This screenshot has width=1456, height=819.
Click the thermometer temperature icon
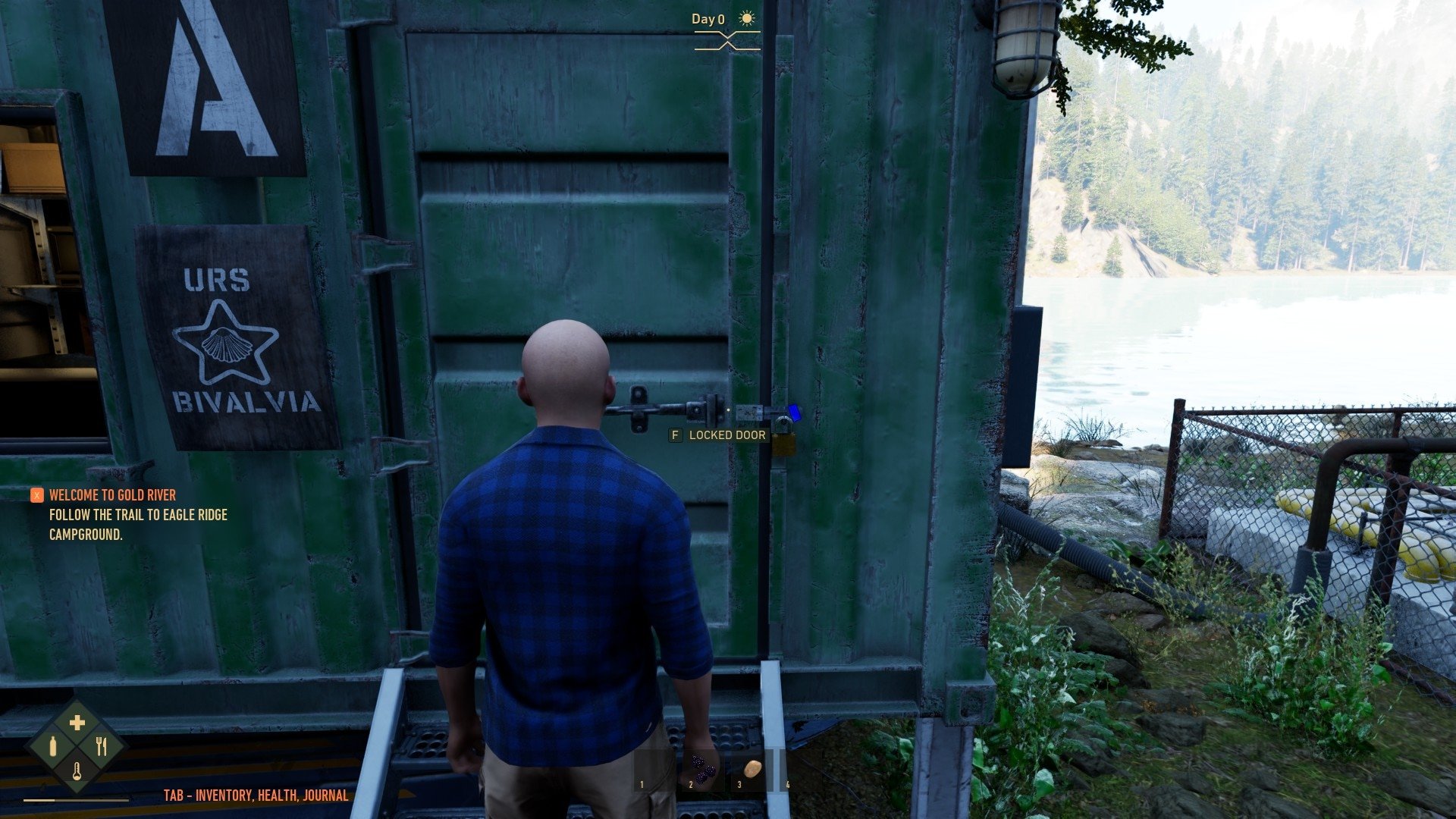point(77,772)
